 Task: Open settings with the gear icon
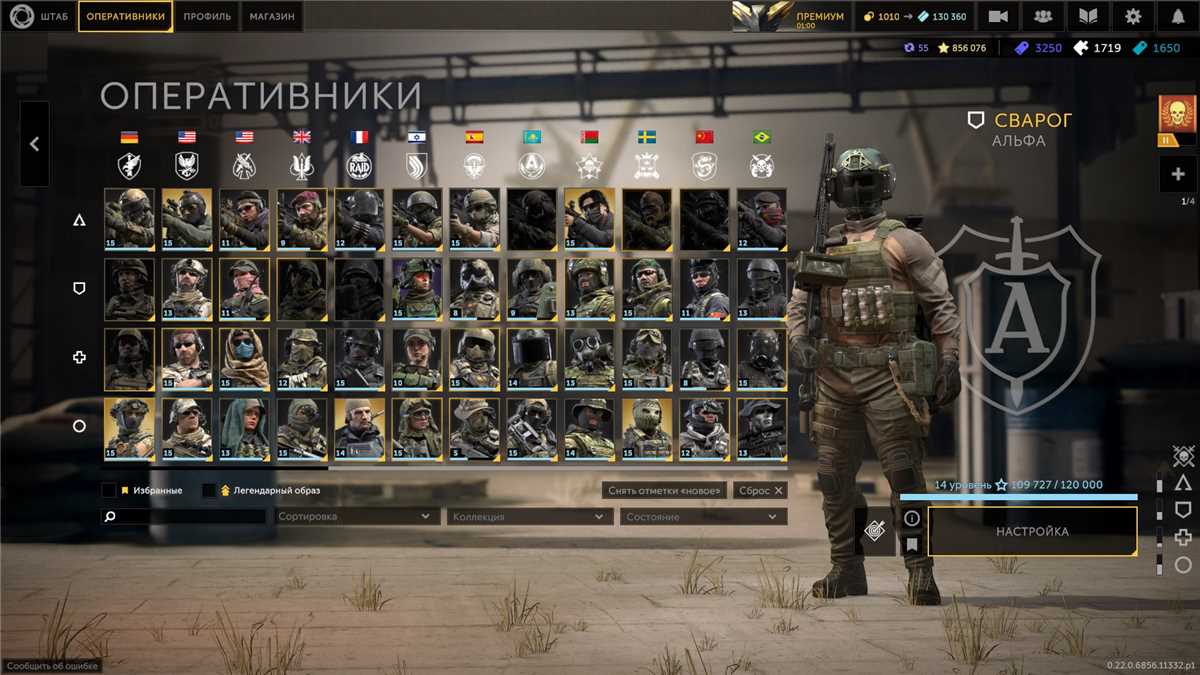1133,17
